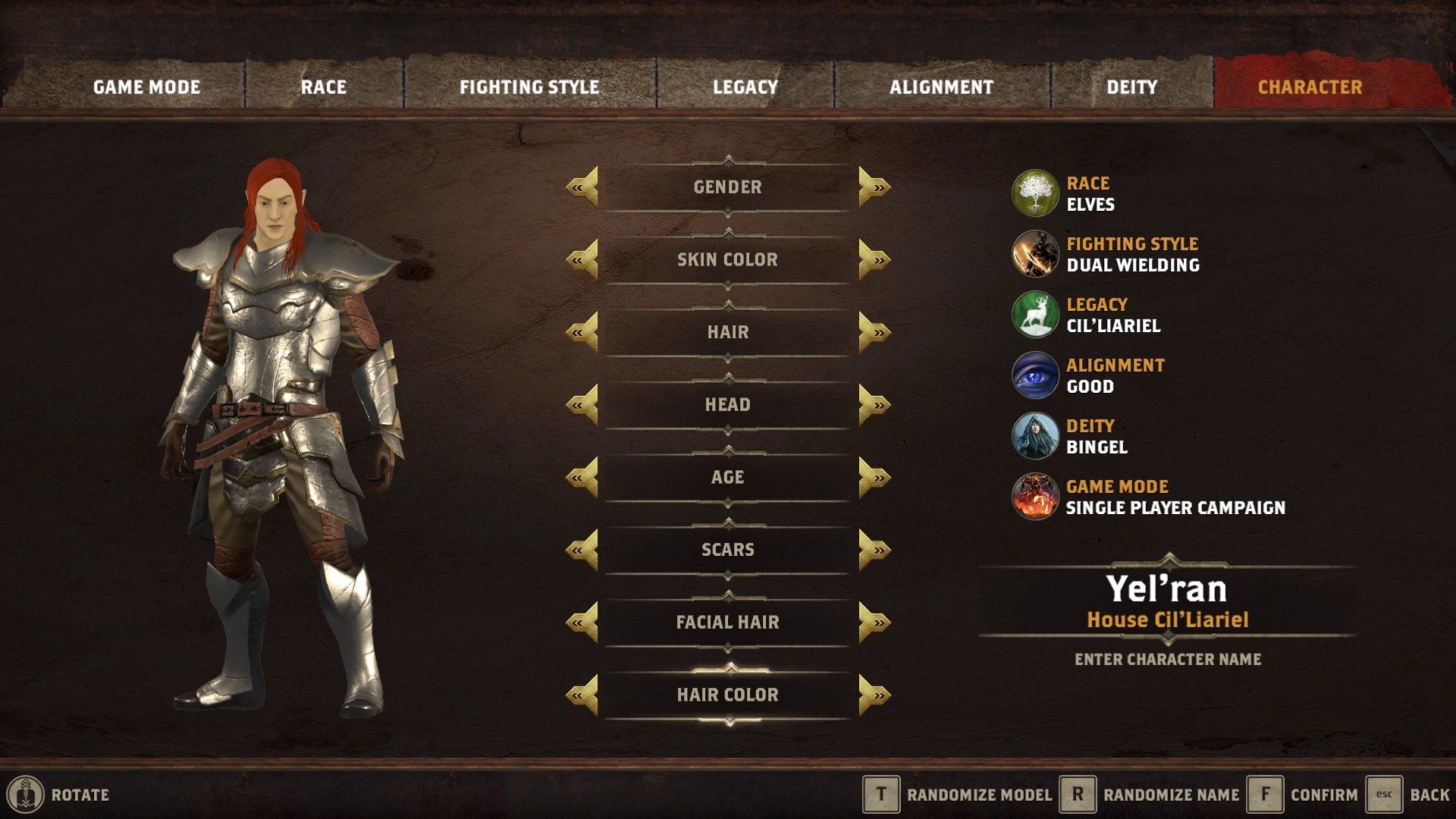Change Scars with the left arrow
The image size is (1456, 819).
point(582,549)
